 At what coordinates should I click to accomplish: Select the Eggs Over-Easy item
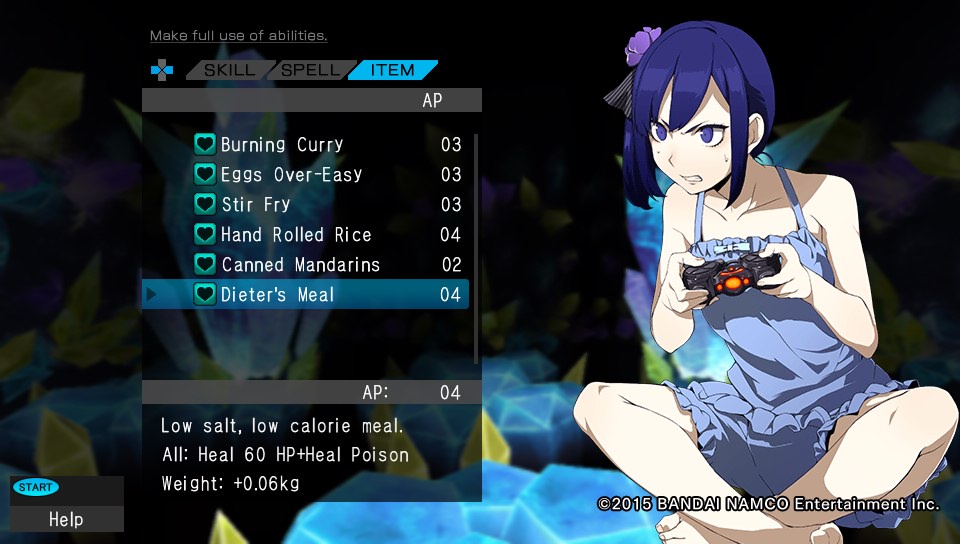pyautogui.click(x=291, y=175)
